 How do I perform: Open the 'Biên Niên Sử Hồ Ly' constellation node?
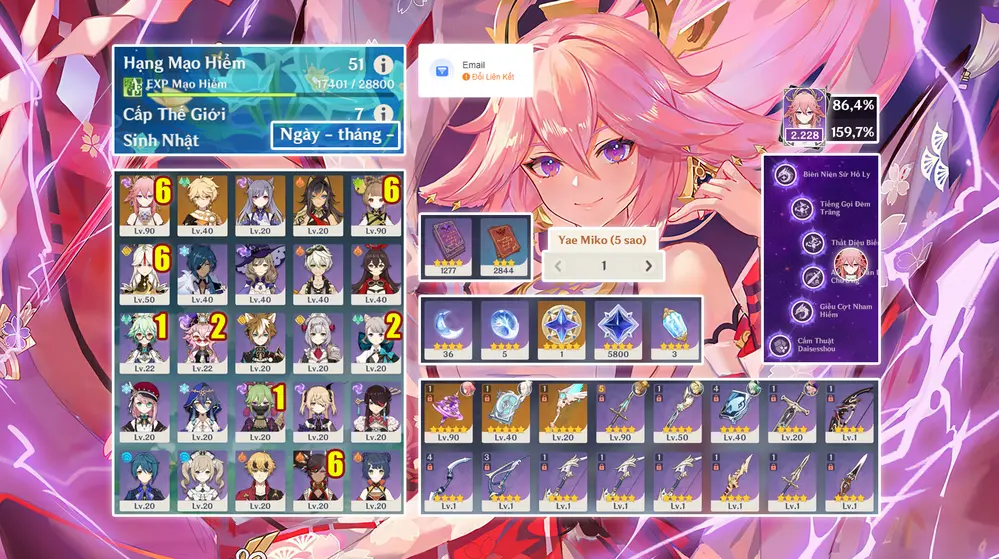coord(788,173)
